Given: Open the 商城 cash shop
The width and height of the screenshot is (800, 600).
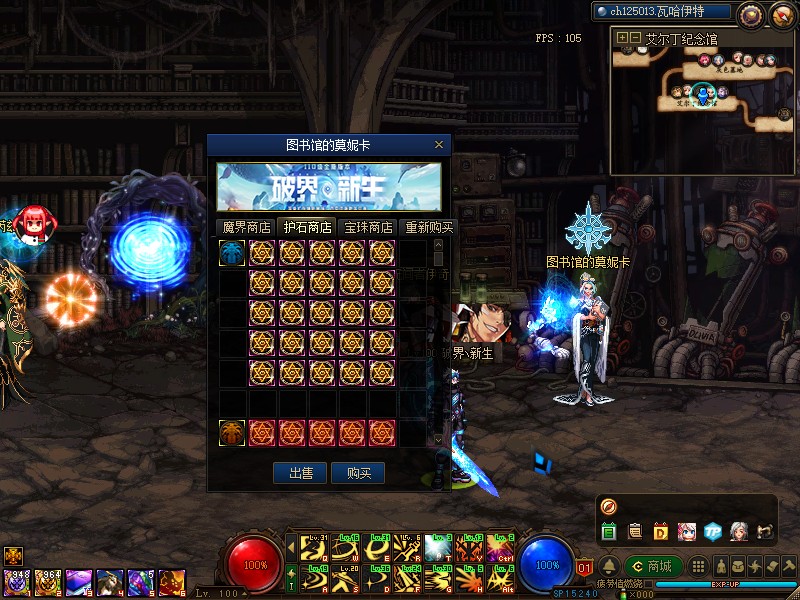Looking at the screenshot, I should [x=653, y=566].
